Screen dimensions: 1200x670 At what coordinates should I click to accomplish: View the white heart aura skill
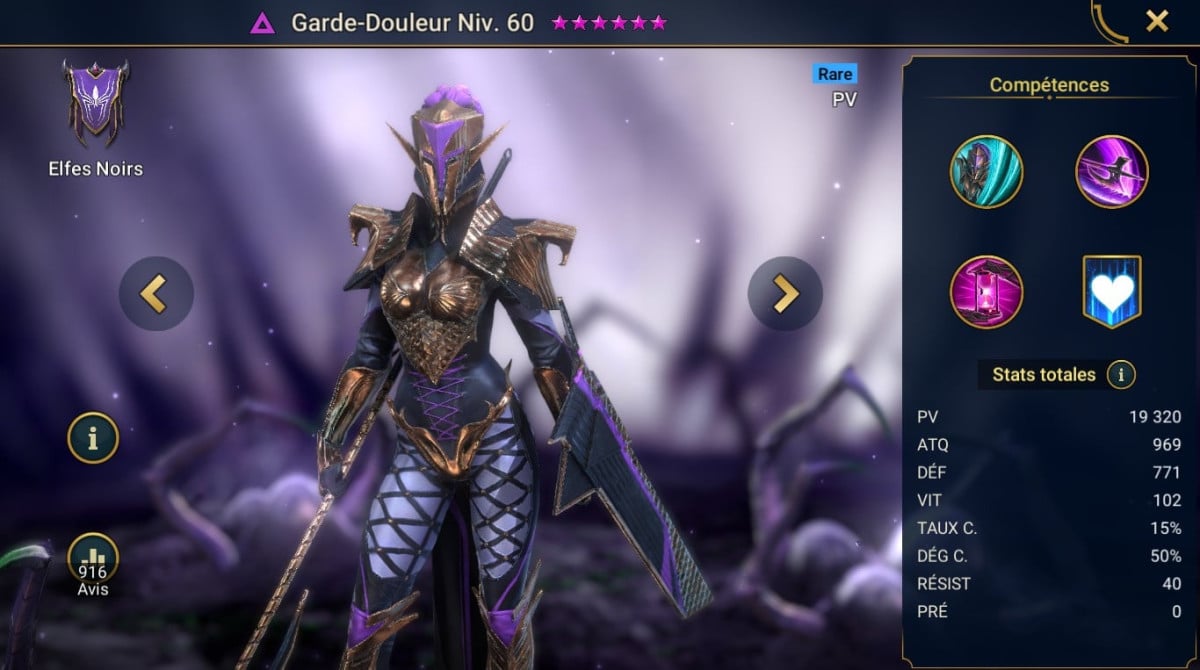[x=1111, y=292]
